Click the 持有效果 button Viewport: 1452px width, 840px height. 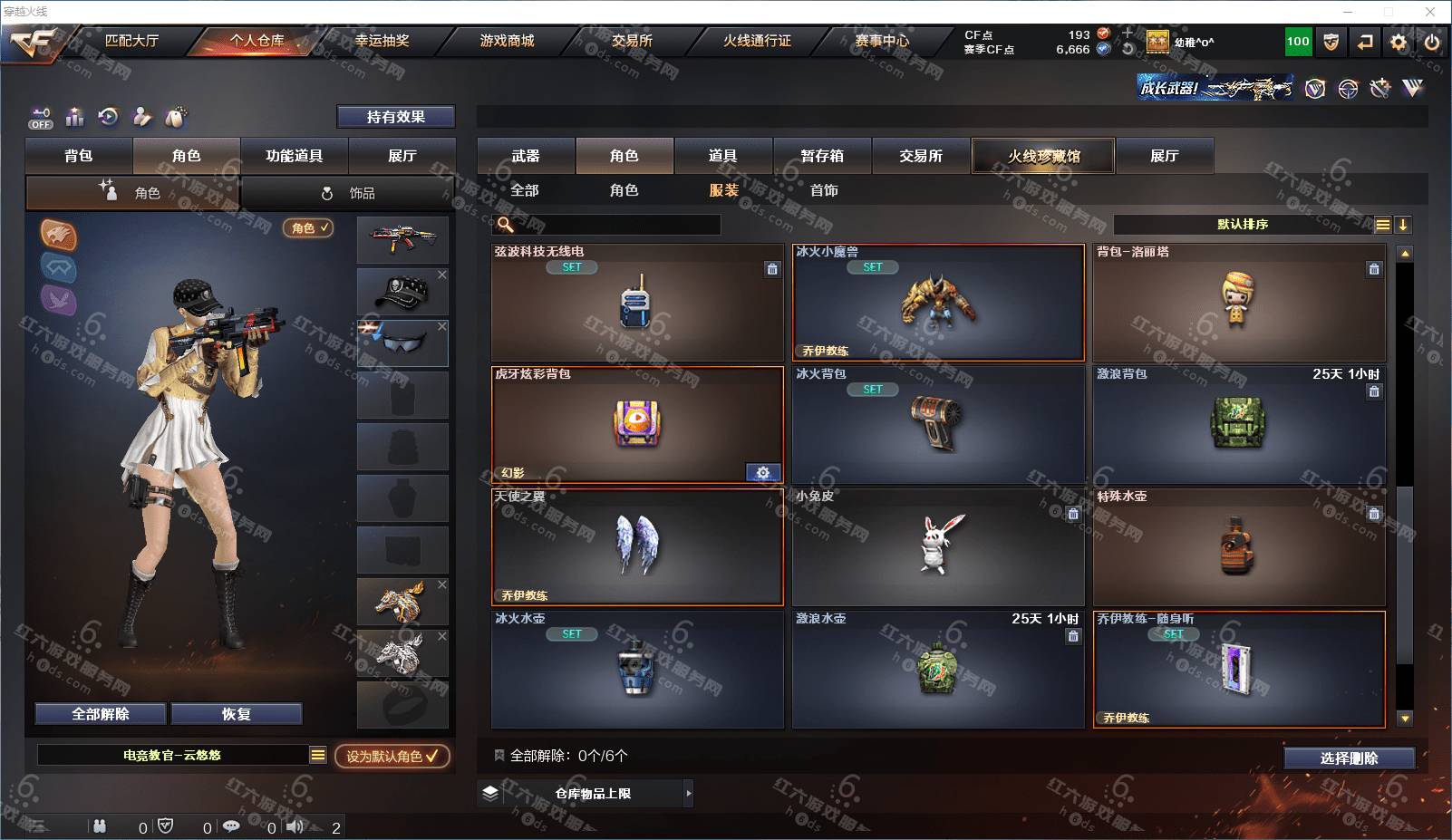[395, 117]
